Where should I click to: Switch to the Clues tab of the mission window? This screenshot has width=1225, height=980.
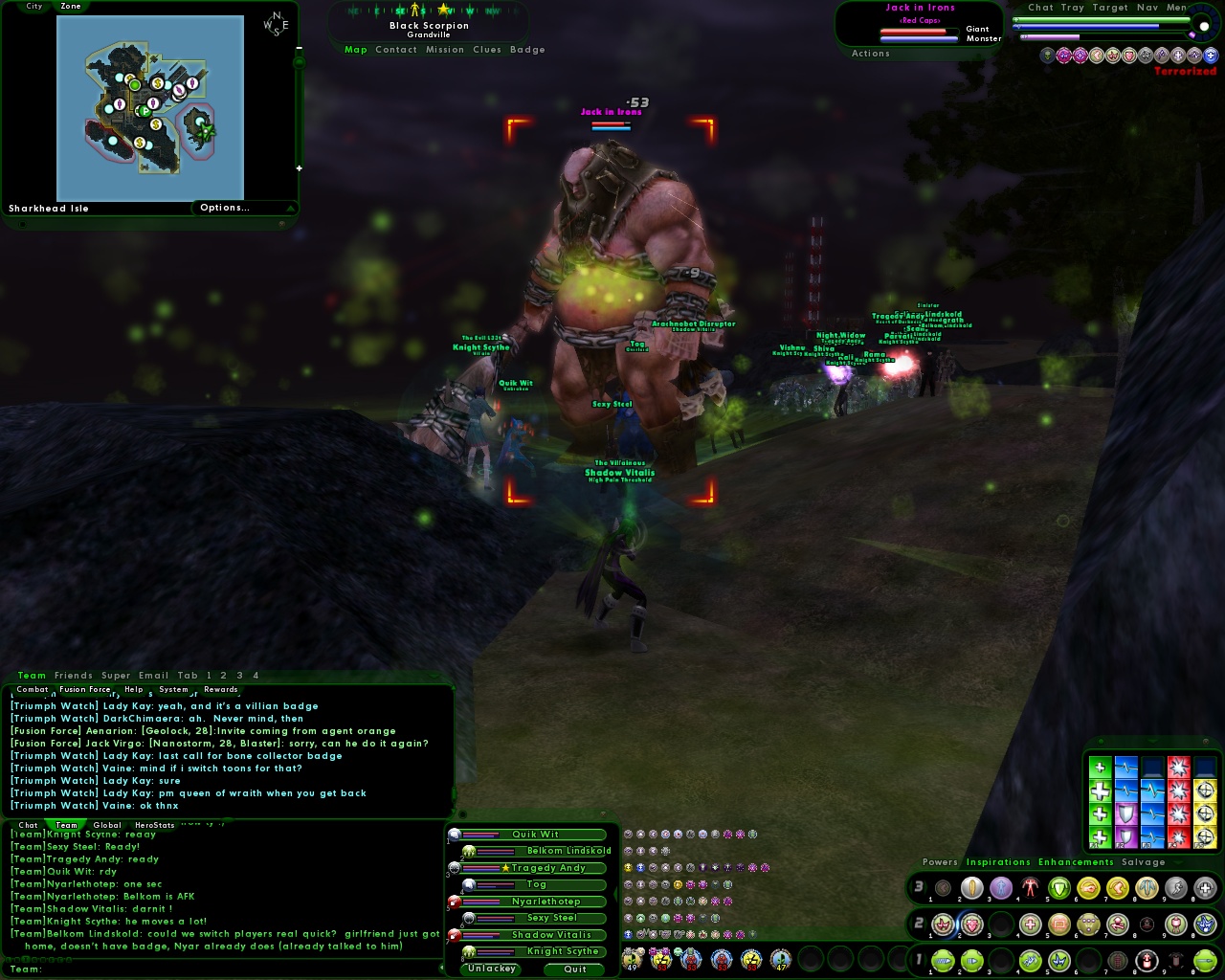(x=487, y=50)
